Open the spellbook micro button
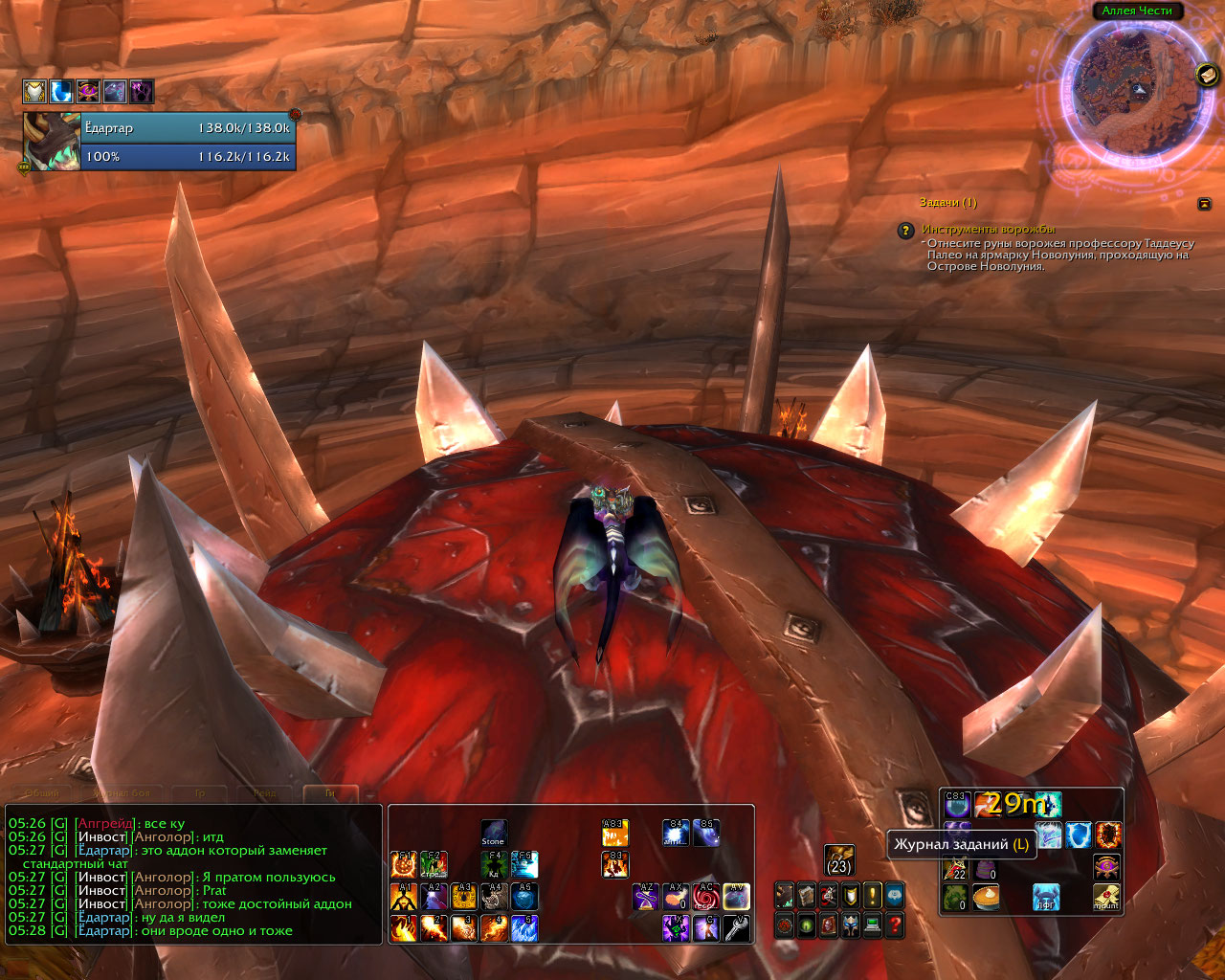Viewport: 1225px width, 980px height. click(x=807, y=896)
